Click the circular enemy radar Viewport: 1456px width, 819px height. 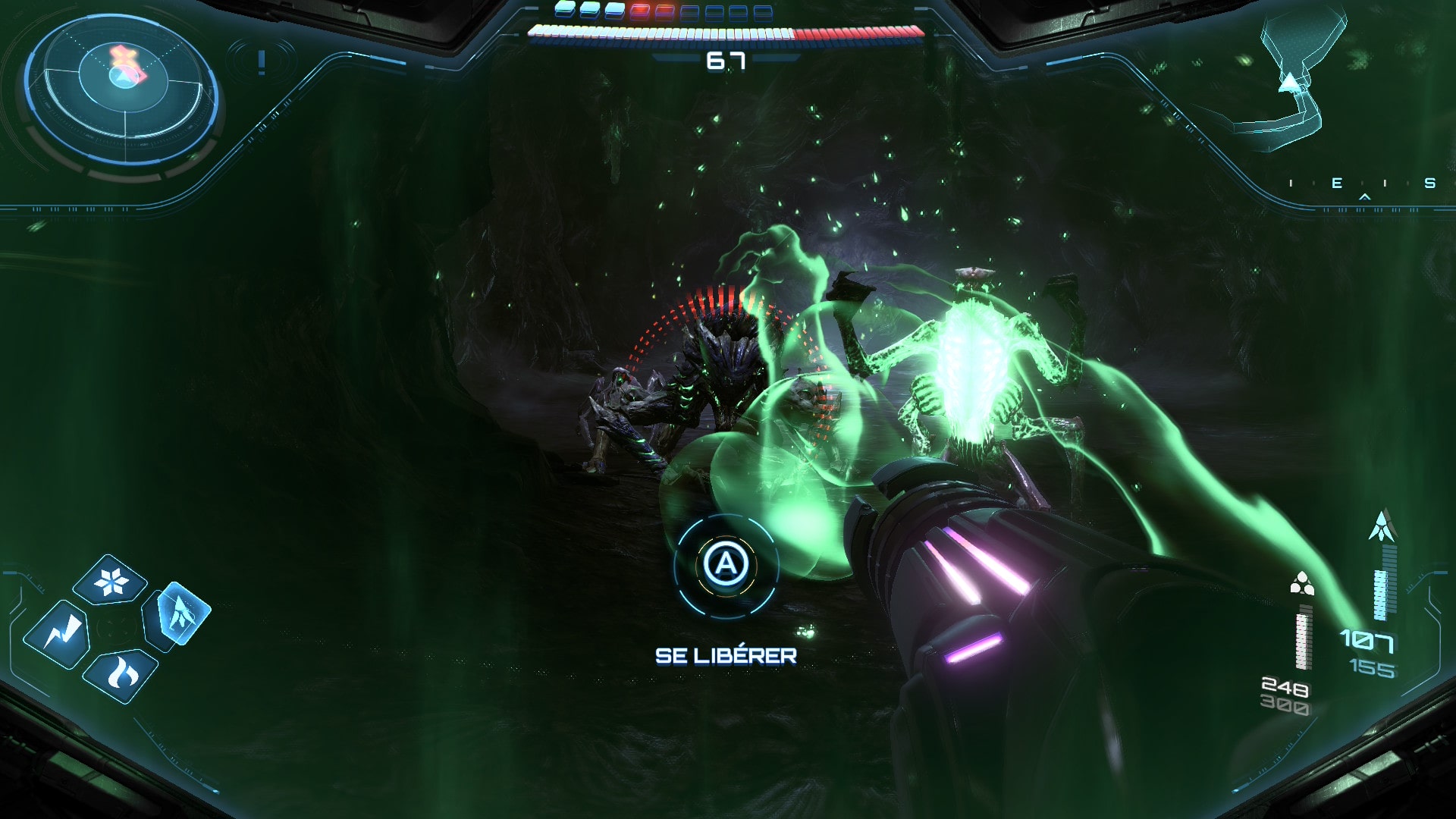pos(122,89)
